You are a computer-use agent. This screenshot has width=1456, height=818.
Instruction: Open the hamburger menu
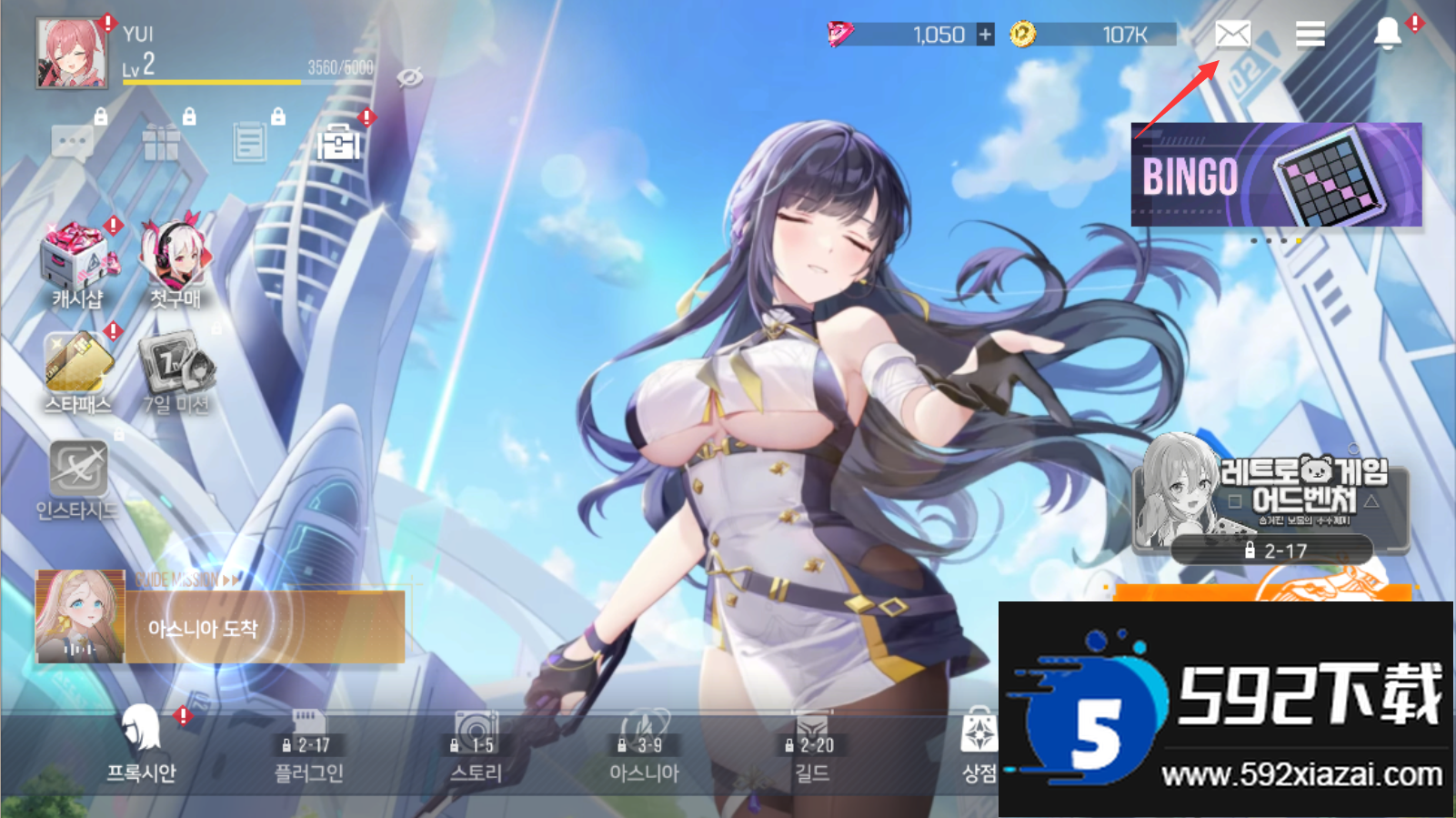click(x=1310, y=35)
